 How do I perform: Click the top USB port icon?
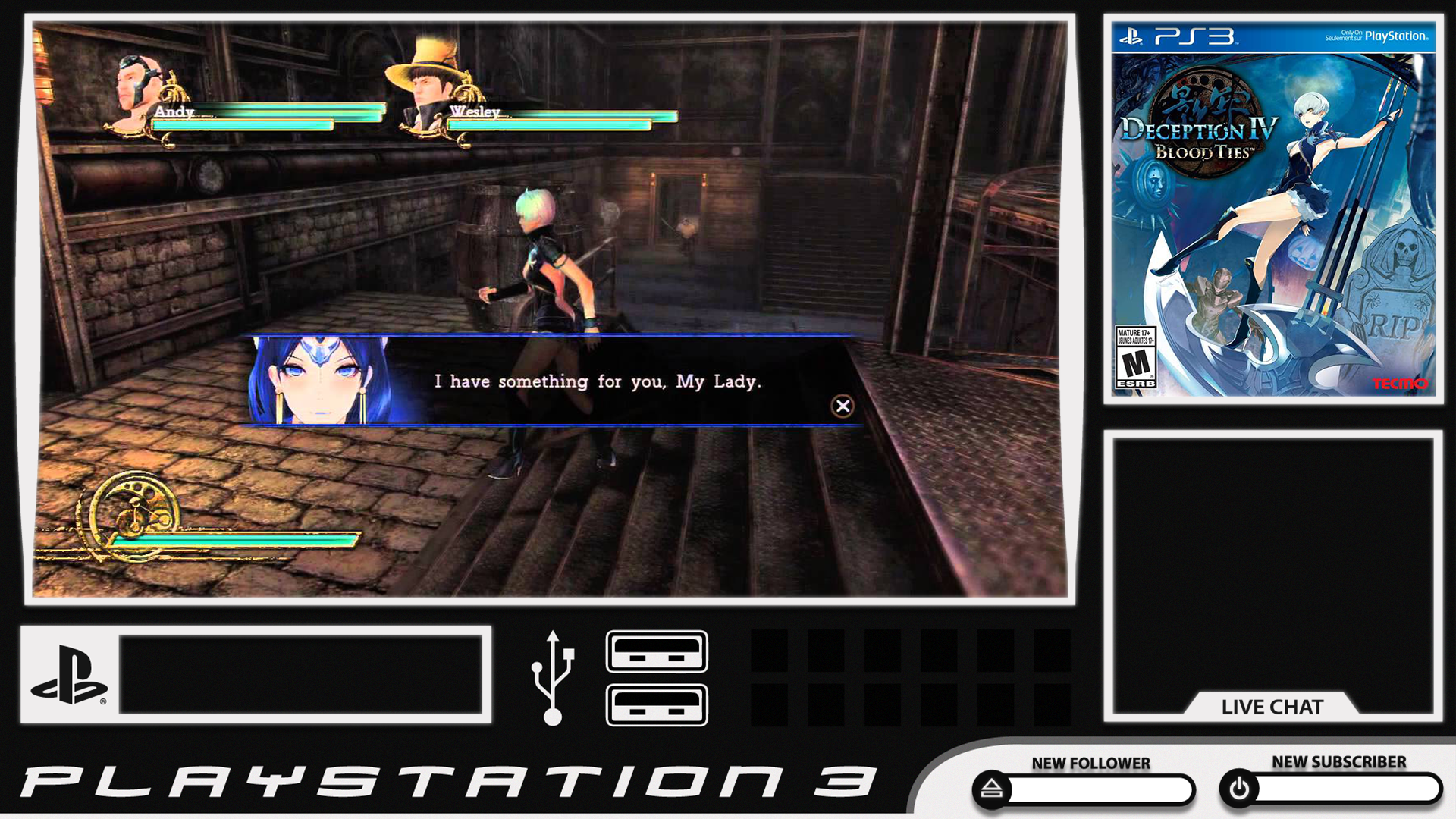click(x=655, y=654)
